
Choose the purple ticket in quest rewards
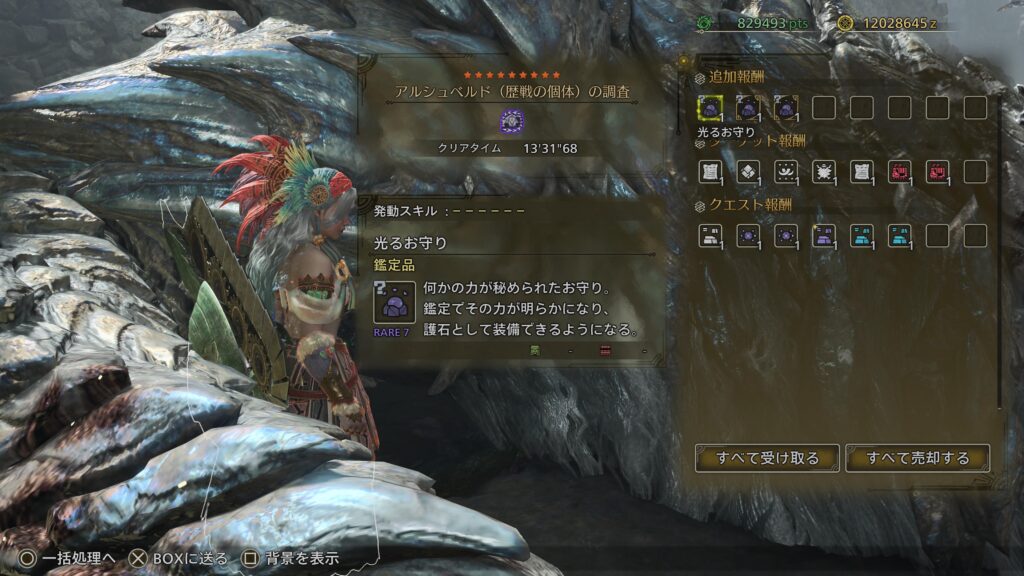[x=824, y=235]
